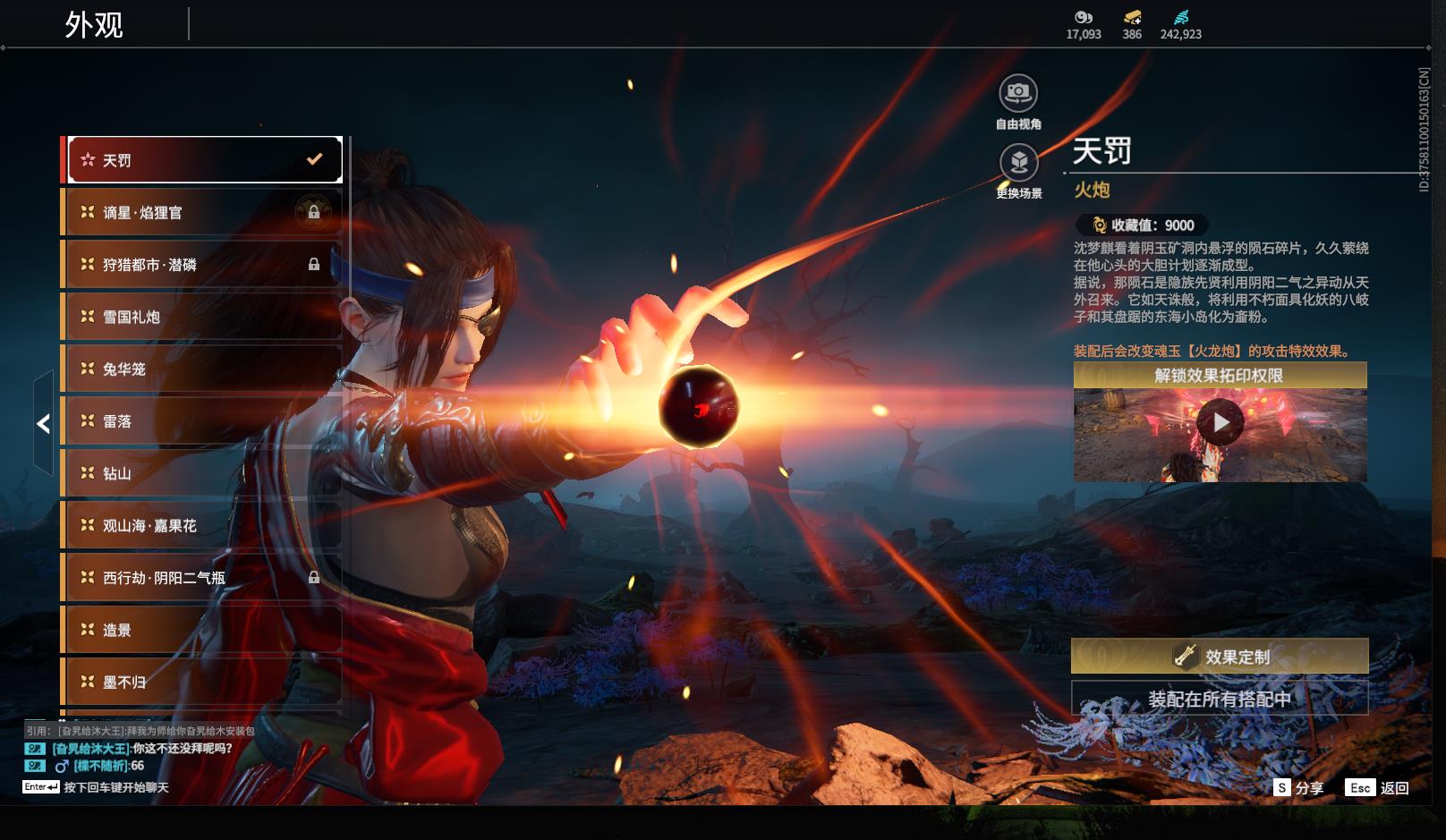1446x840 pixels.
Task: Return to previous screen via 返回
Action: point(1378,788)
